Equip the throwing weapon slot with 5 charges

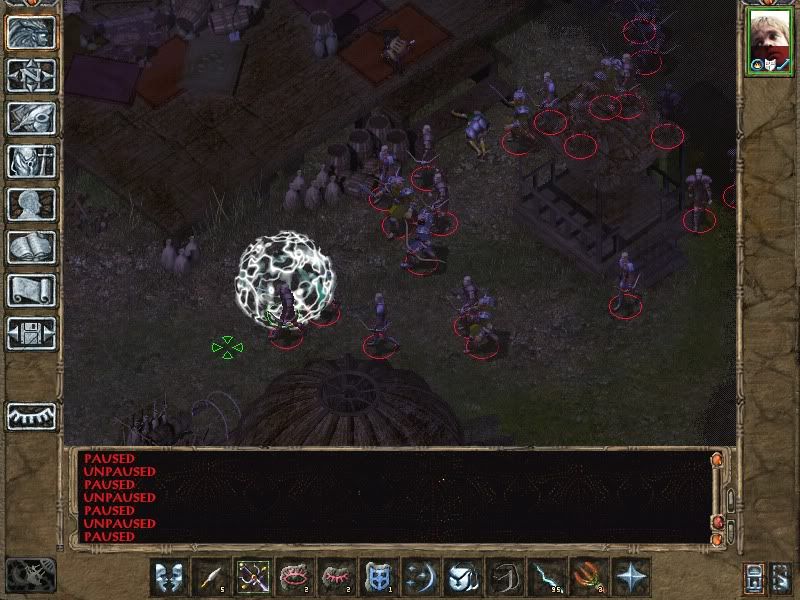click(x=211, y=577)
